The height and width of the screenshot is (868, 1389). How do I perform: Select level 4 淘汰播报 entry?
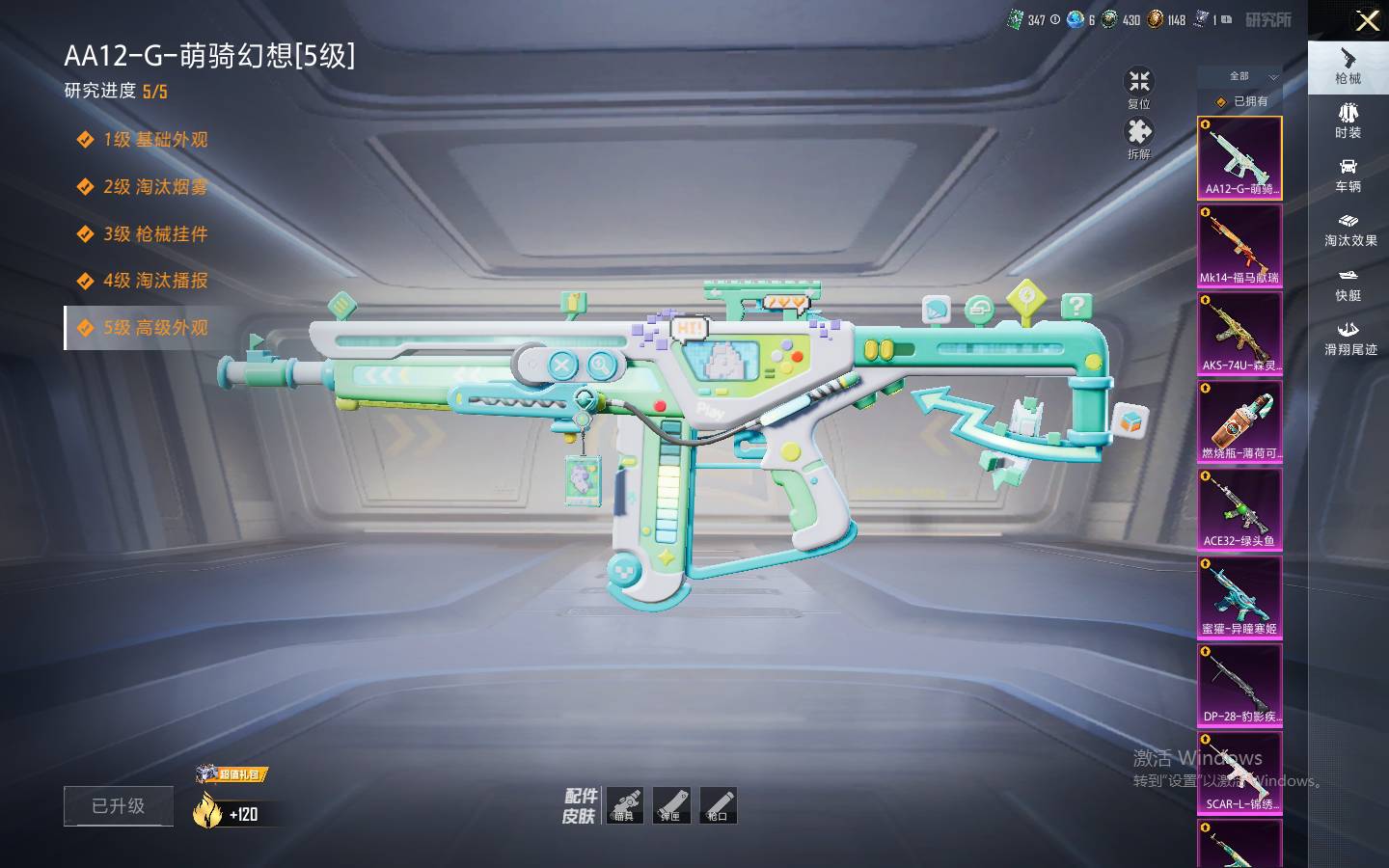[154, 281]
